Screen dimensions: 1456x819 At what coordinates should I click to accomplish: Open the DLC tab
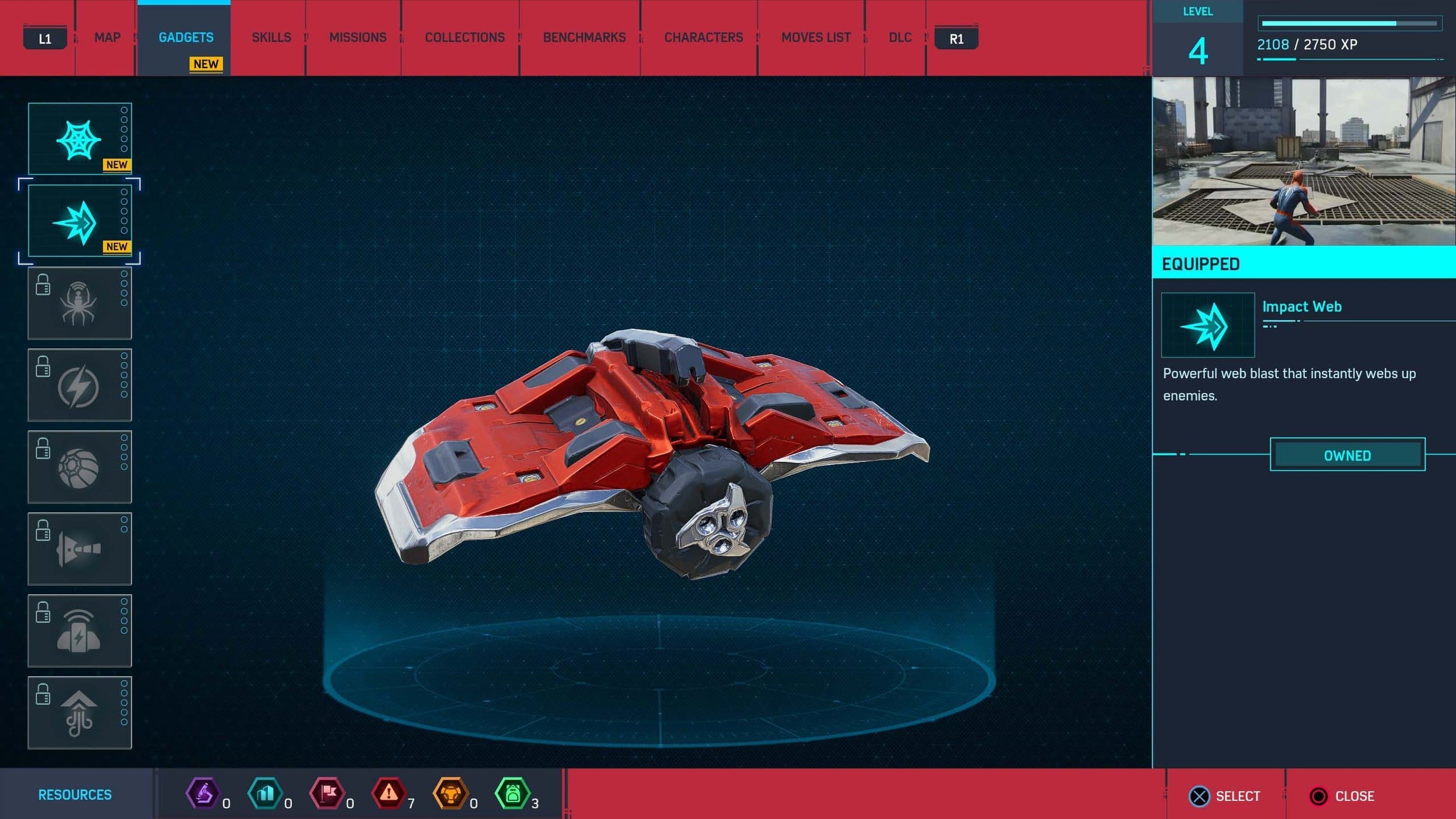[900, 38]
